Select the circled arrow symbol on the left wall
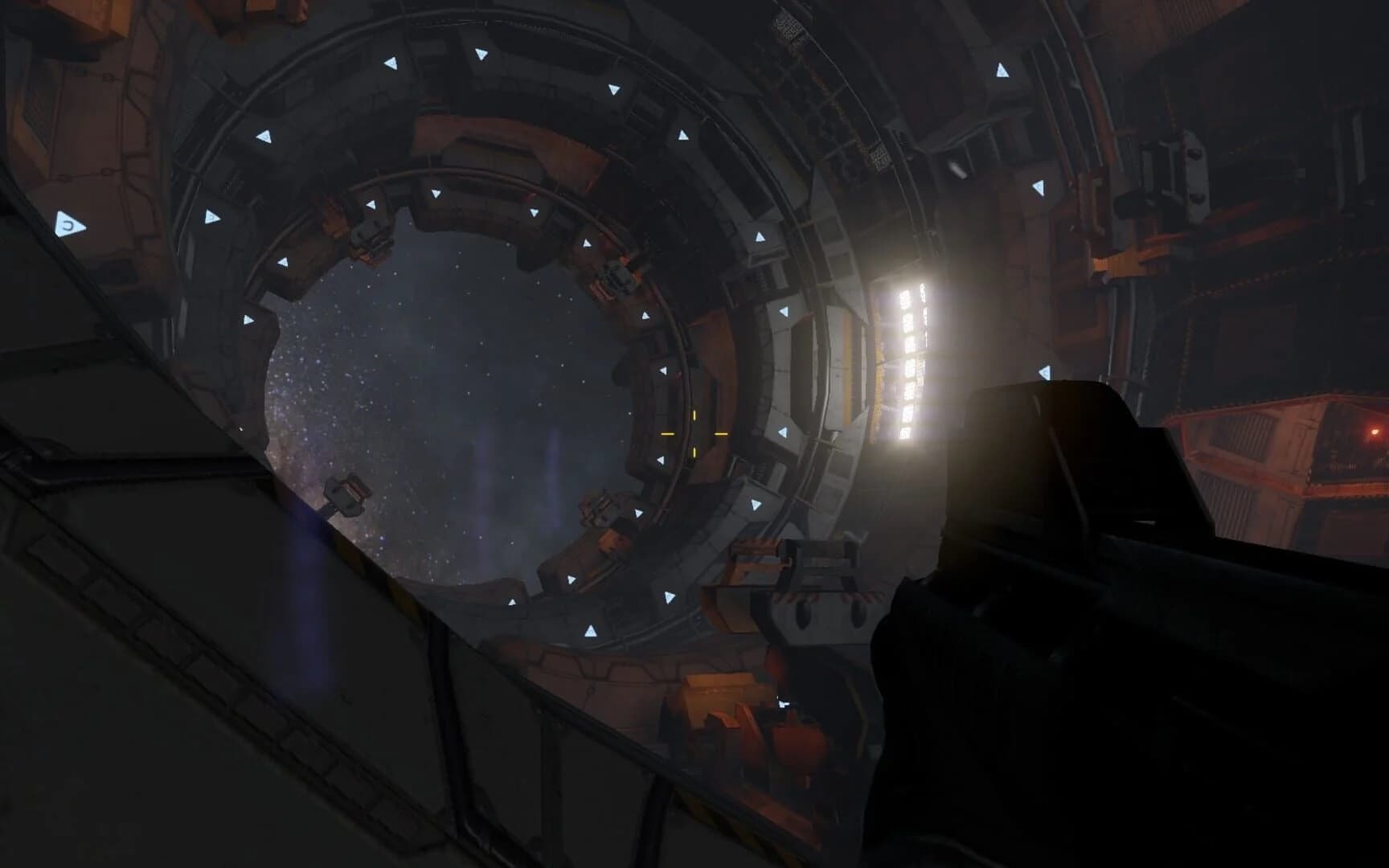The width and height of the screenshot is (1389, 868). [70, 224]
